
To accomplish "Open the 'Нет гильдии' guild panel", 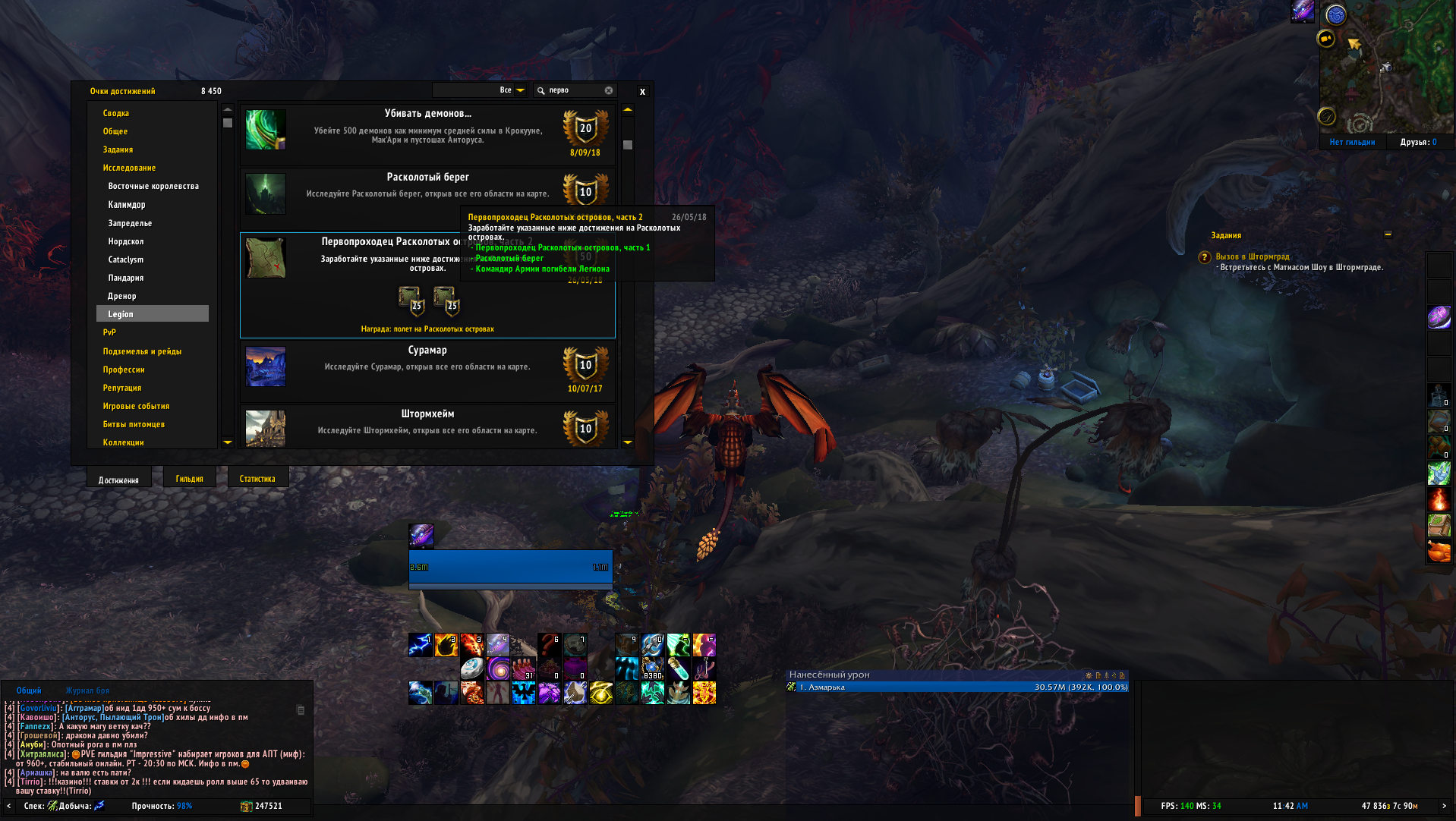I will (1352, 142).
